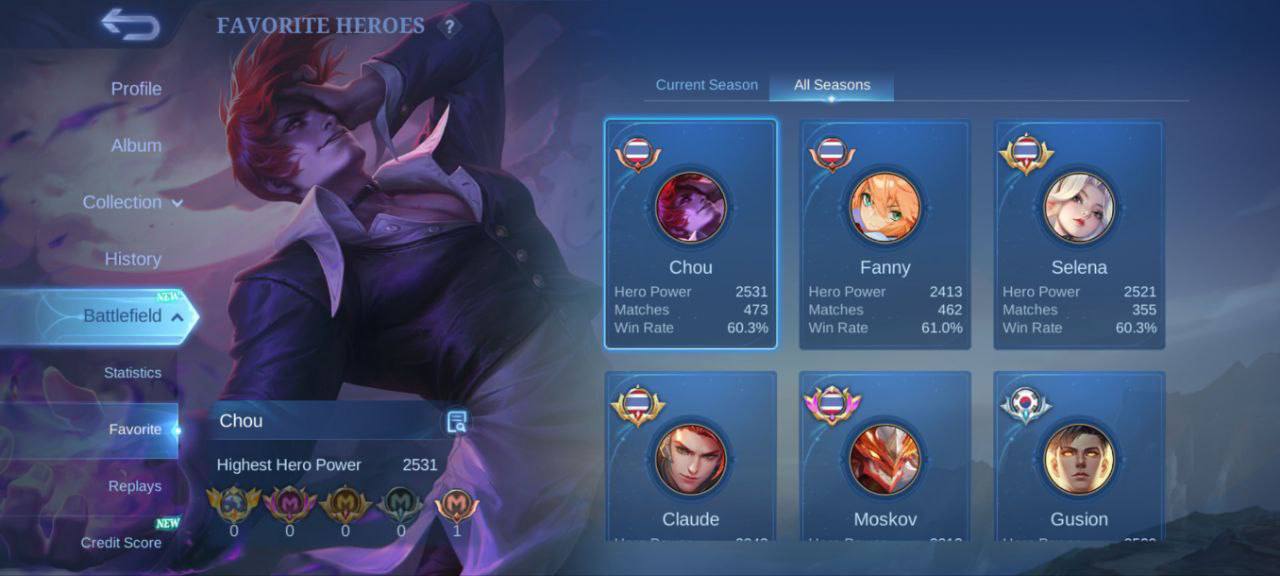View the Credit Score page

(121, 543)
